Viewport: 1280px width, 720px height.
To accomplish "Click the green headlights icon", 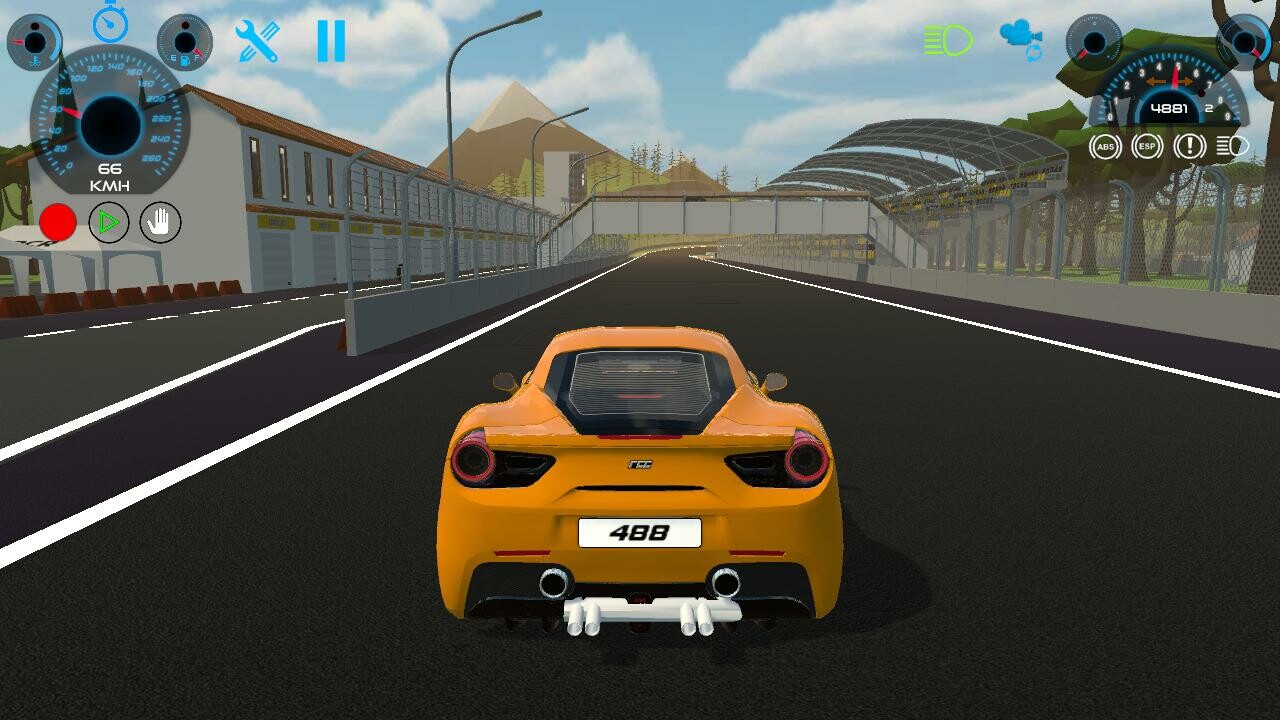I will 947,38.
